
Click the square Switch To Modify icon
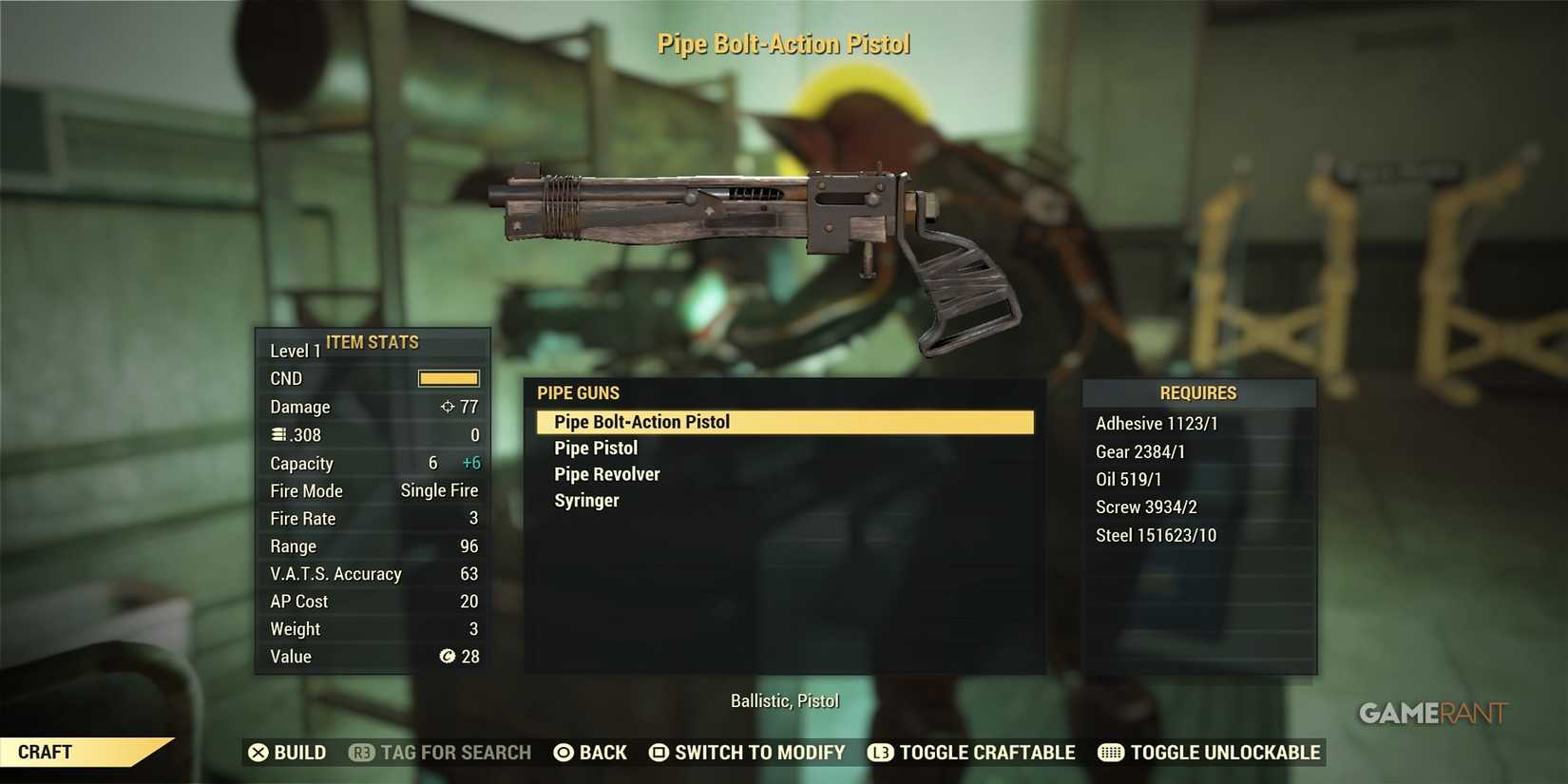click(x=658, y=753)
